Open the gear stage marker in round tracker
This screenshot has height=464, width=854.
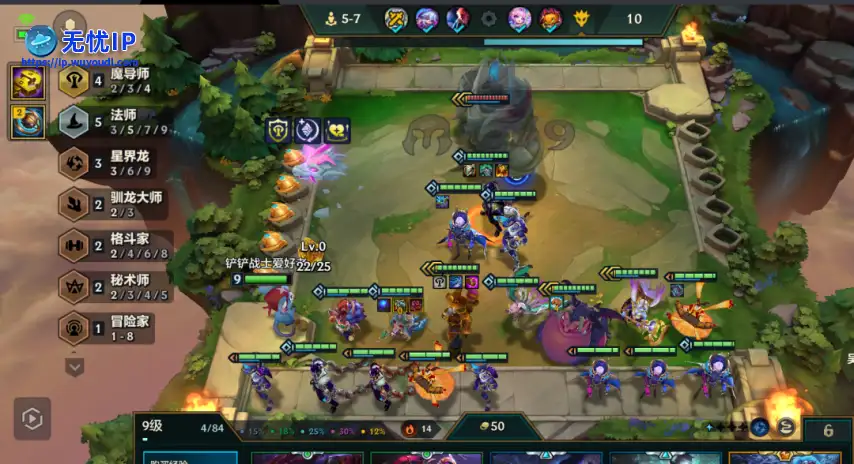489,18
